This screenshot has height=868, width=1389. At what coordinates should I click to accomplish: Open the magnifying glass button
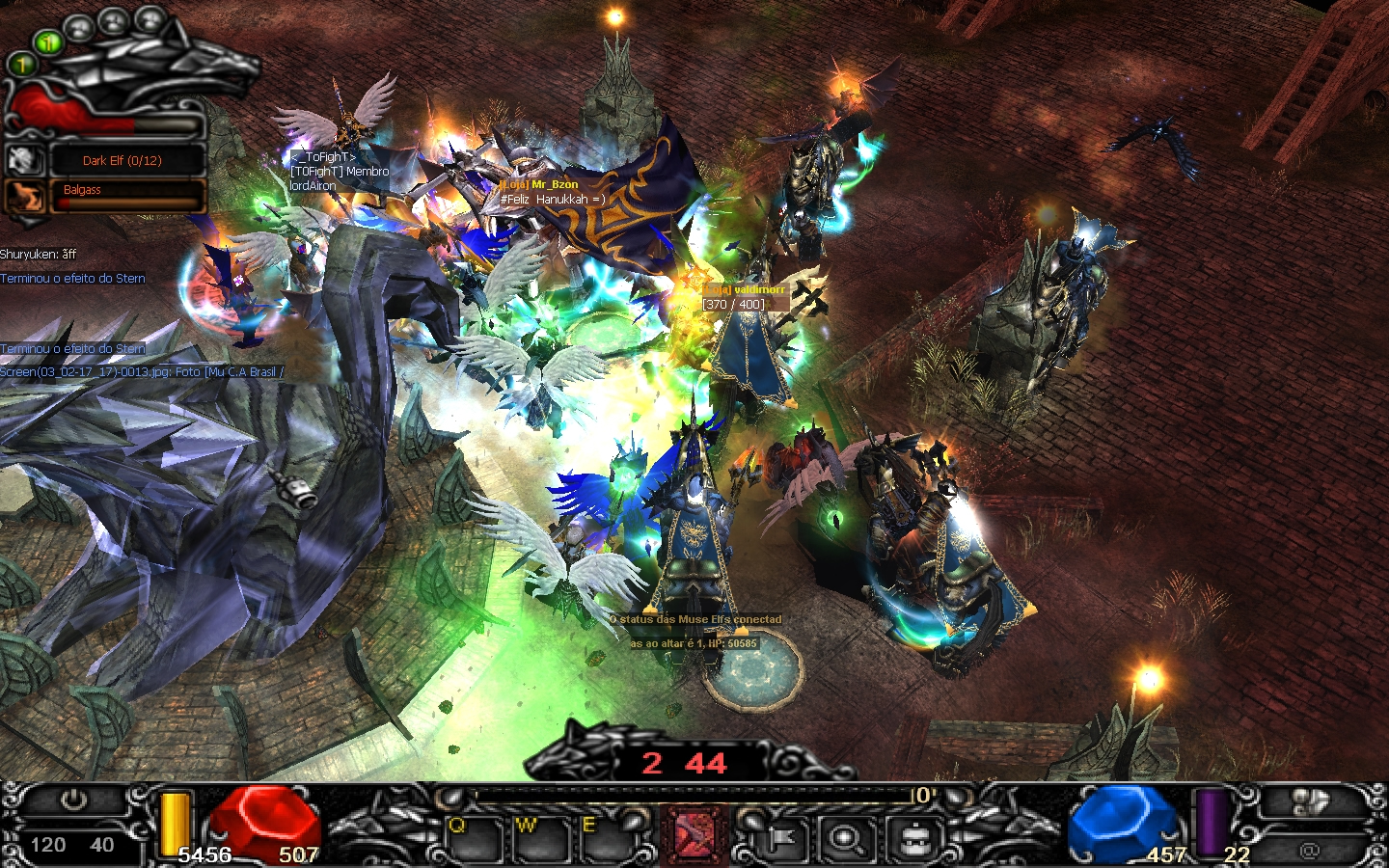click(x=846, y=840)
